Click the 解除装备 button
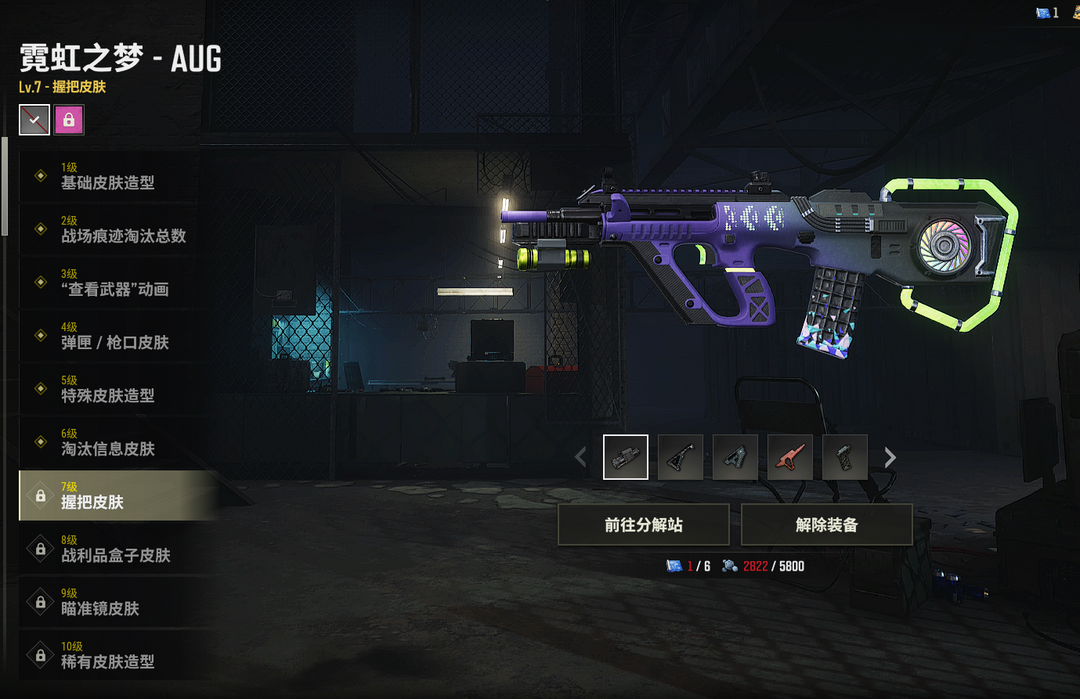The image size is (1080, 699). click(826, 525)
